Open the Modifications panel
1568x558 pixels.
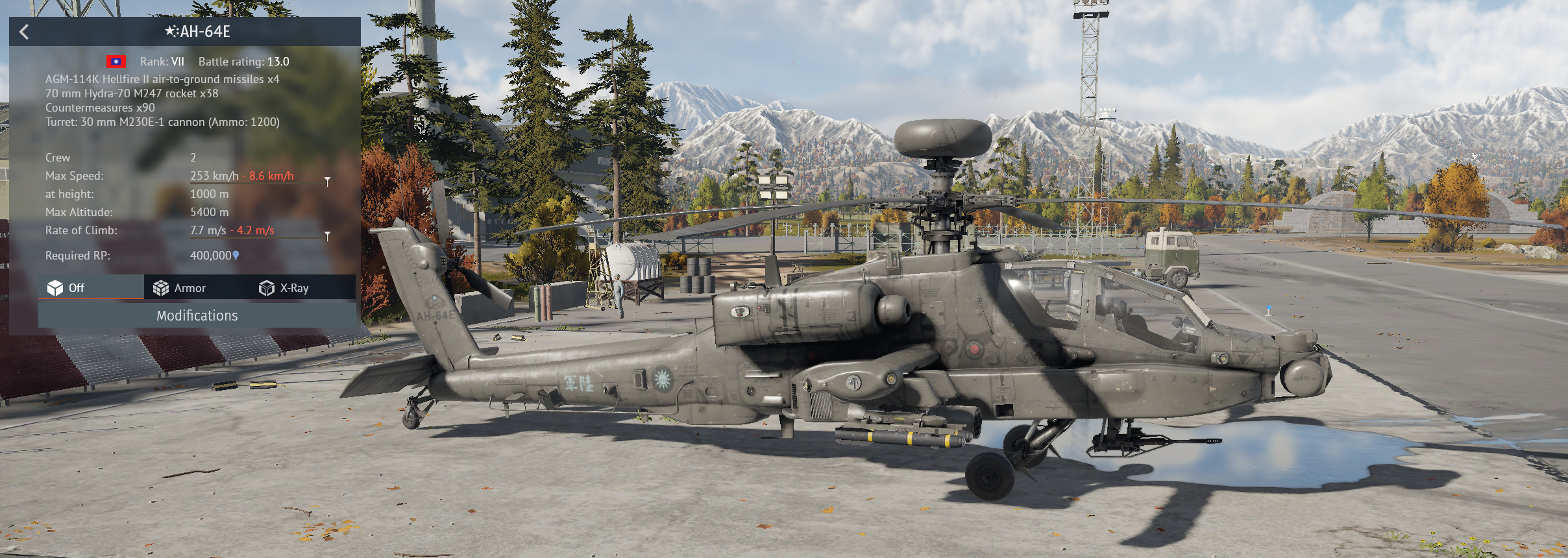197,316
